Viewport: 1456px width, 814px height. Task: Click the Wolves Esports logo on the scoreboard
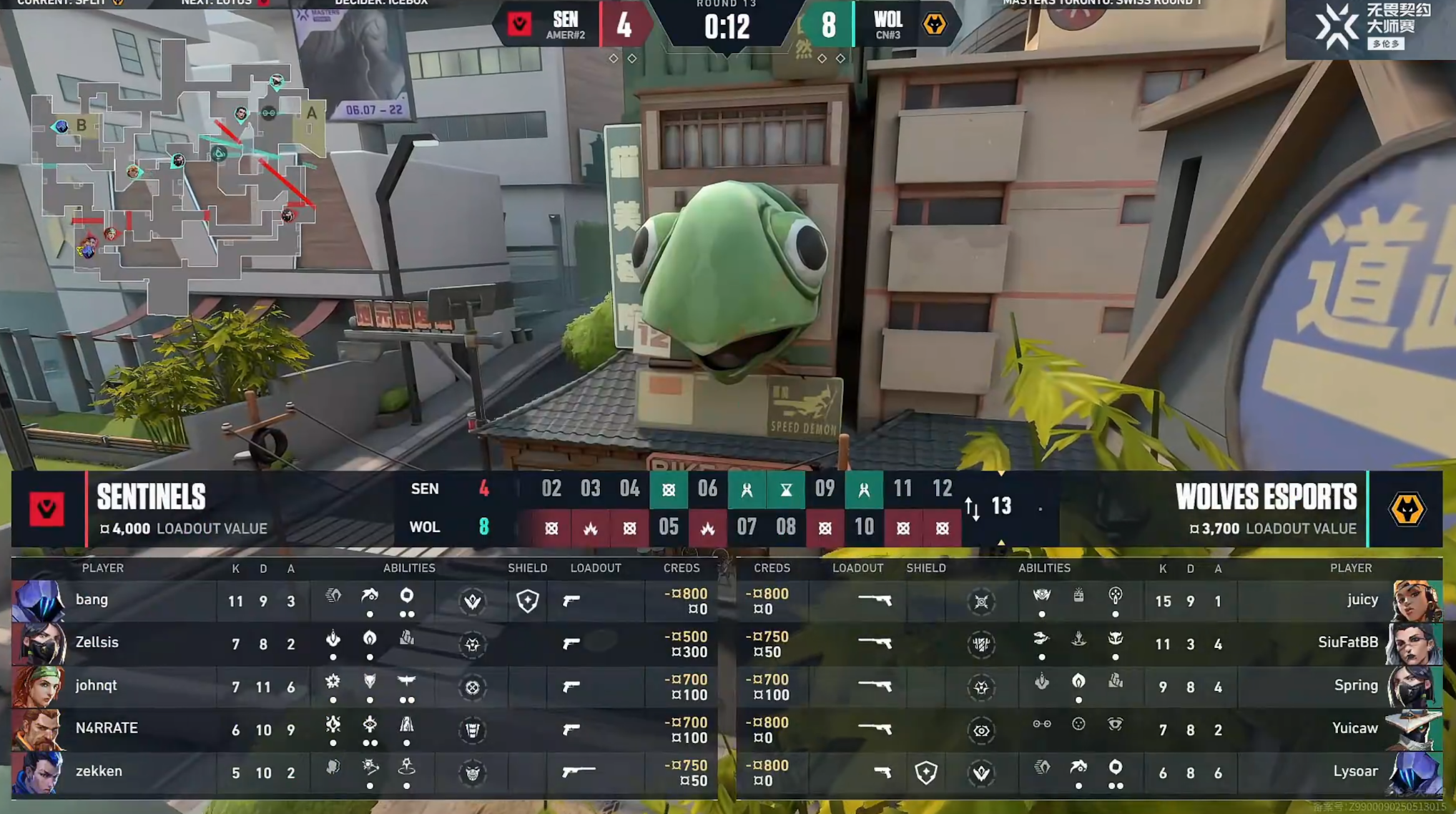1406,509
